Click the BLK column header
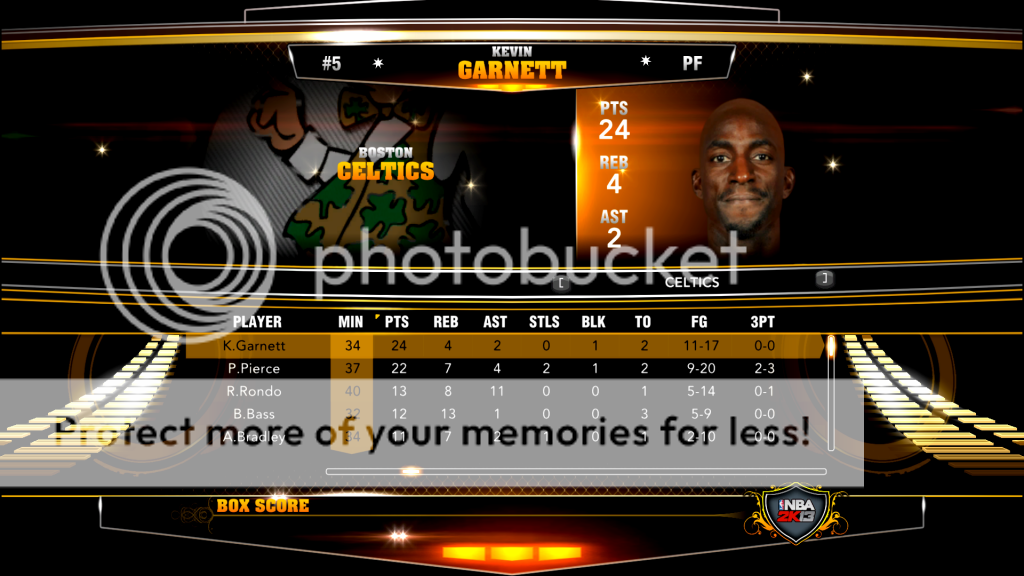The width and height of the screenshot is (1024, 576). tap(594, 322)
